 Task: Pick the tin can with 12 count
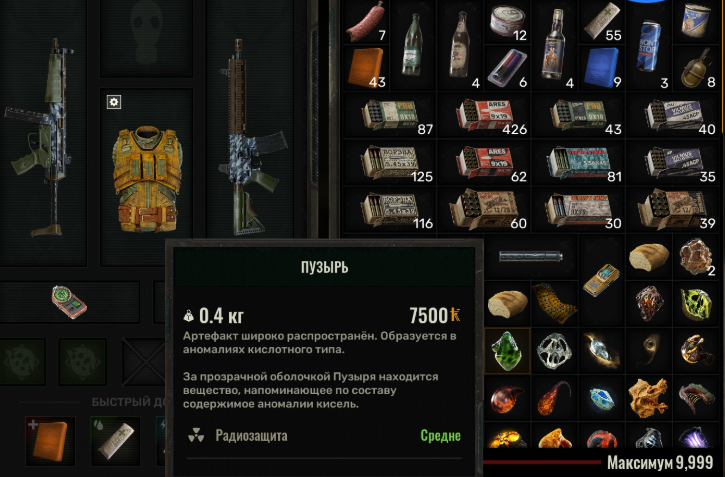(507, 22)
